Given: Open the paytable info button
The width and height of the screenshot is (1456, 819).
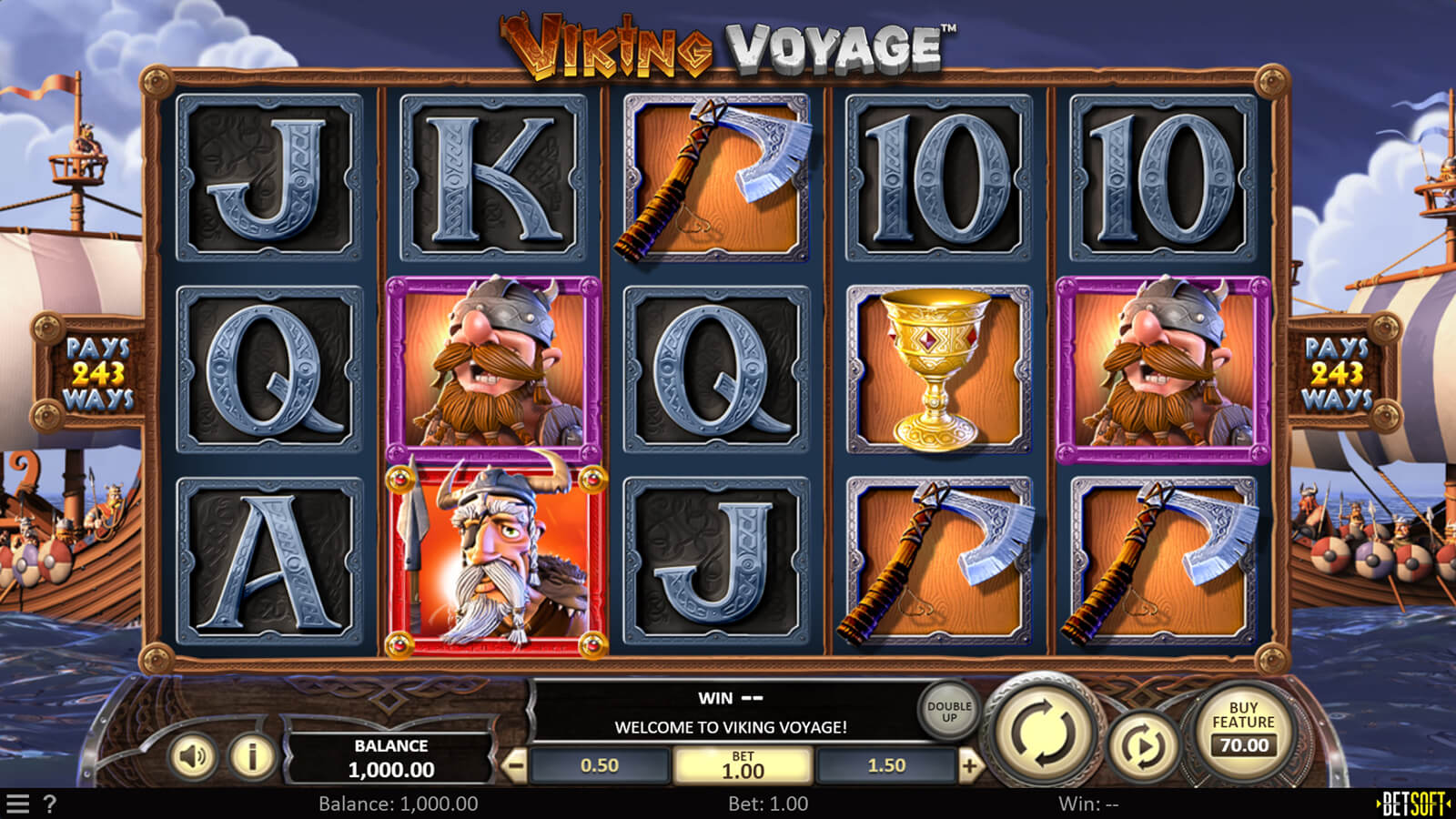Looking at the screenshot, I should click(x=251, y=756).
